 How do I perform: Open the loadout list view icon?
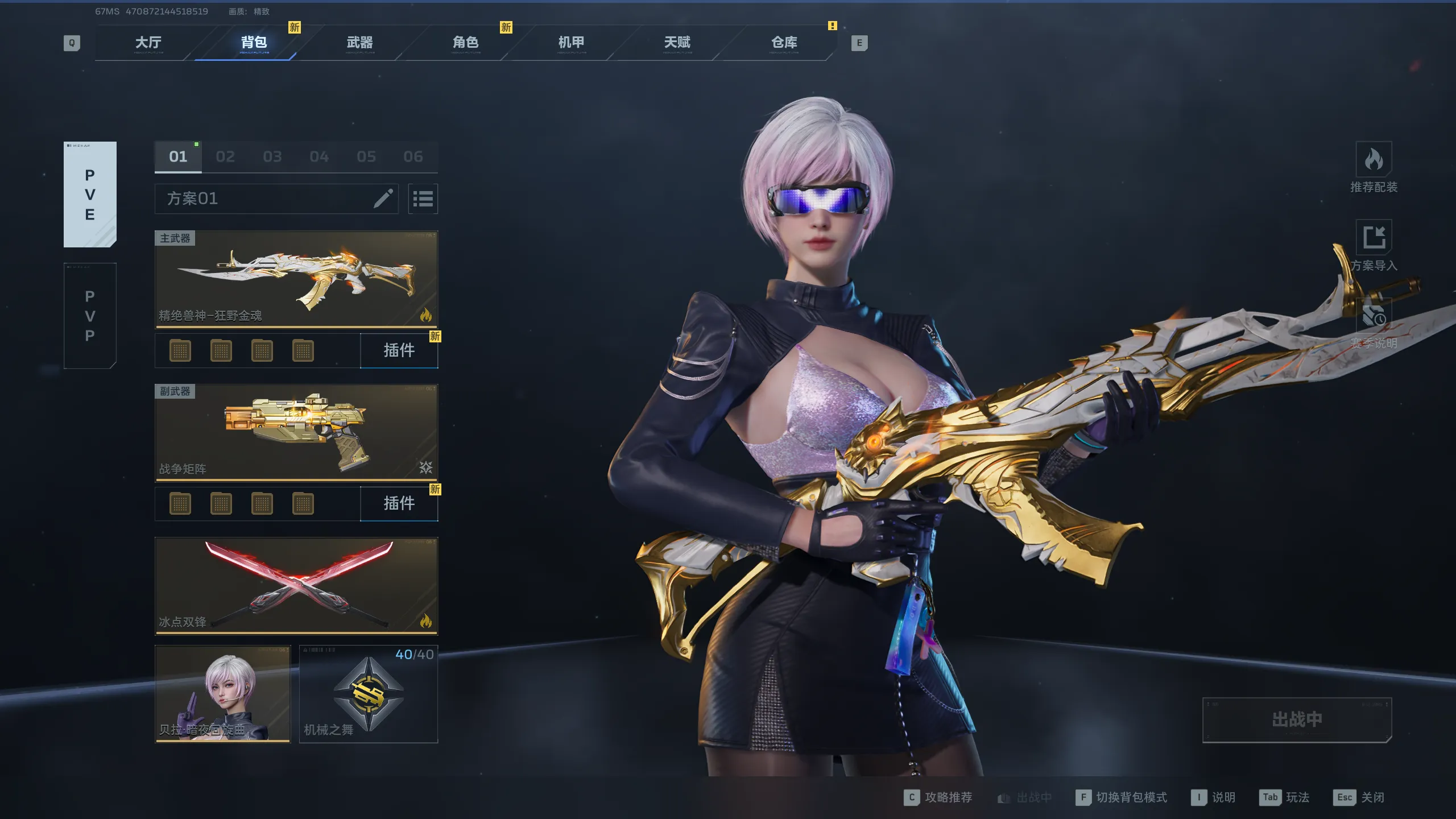tap(423, 199)
